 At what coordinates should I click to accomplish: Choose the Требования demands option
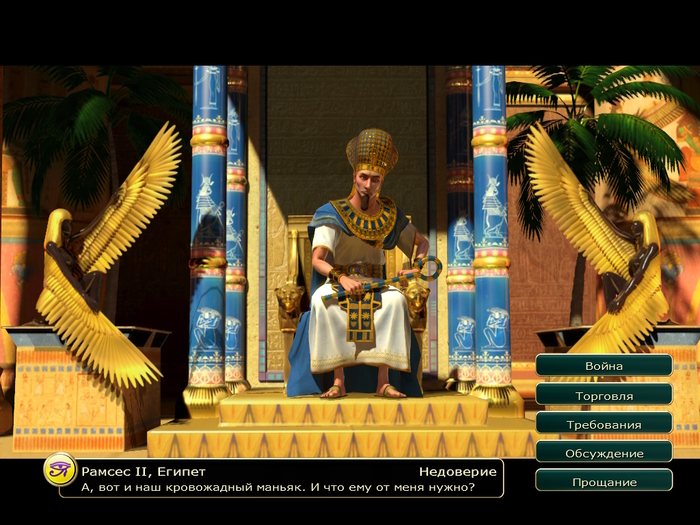pyautogui.click(x=603, y=424)
